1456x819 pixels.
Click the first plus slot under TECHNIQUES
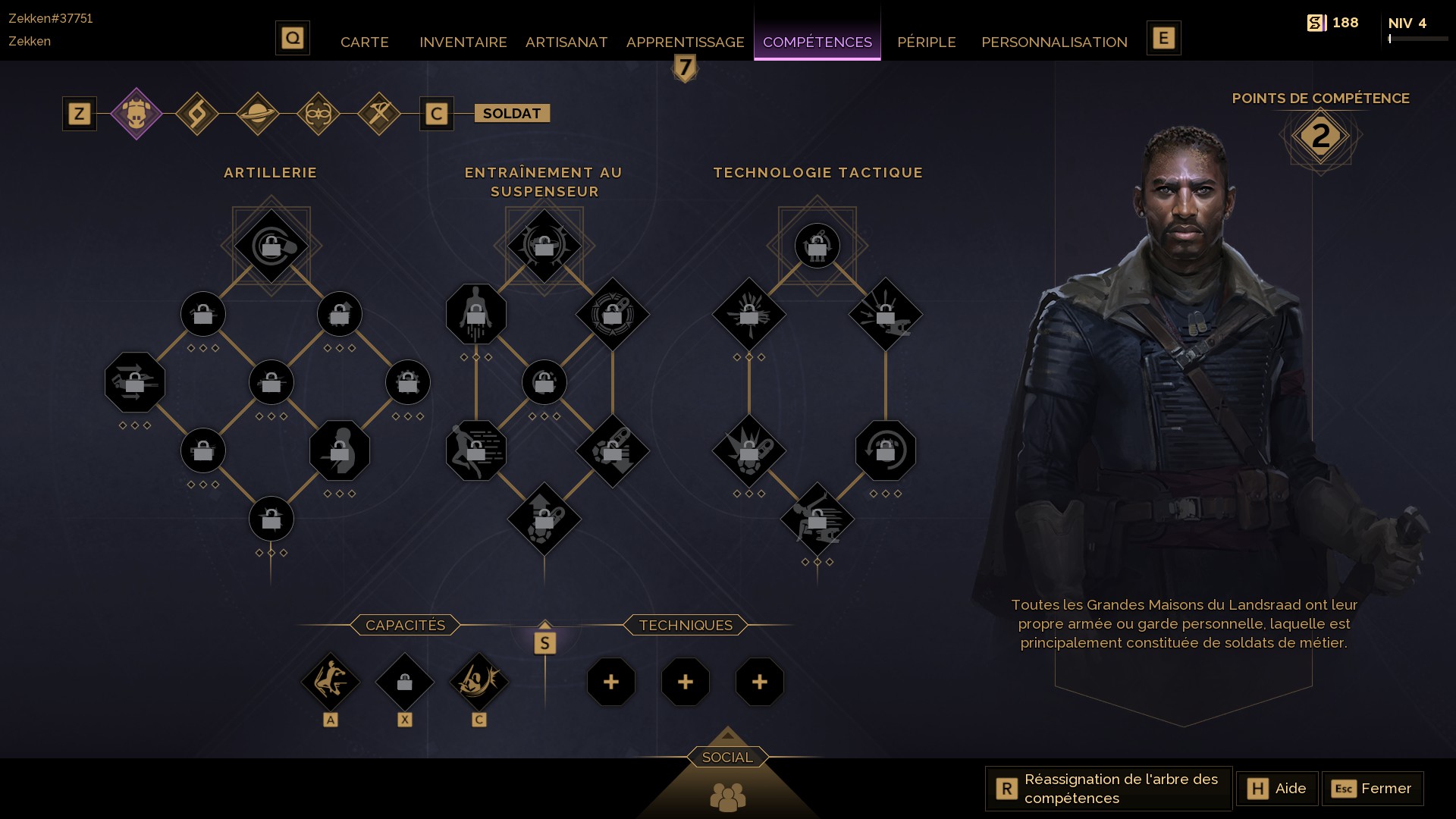[x=611, y=682]
